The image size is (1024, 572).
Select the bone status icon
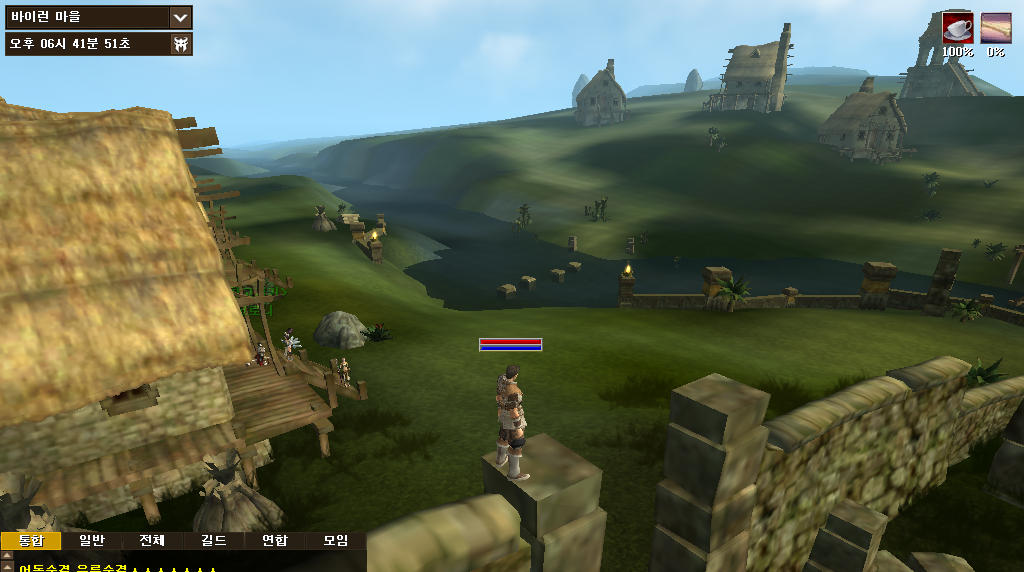[995, 28]
